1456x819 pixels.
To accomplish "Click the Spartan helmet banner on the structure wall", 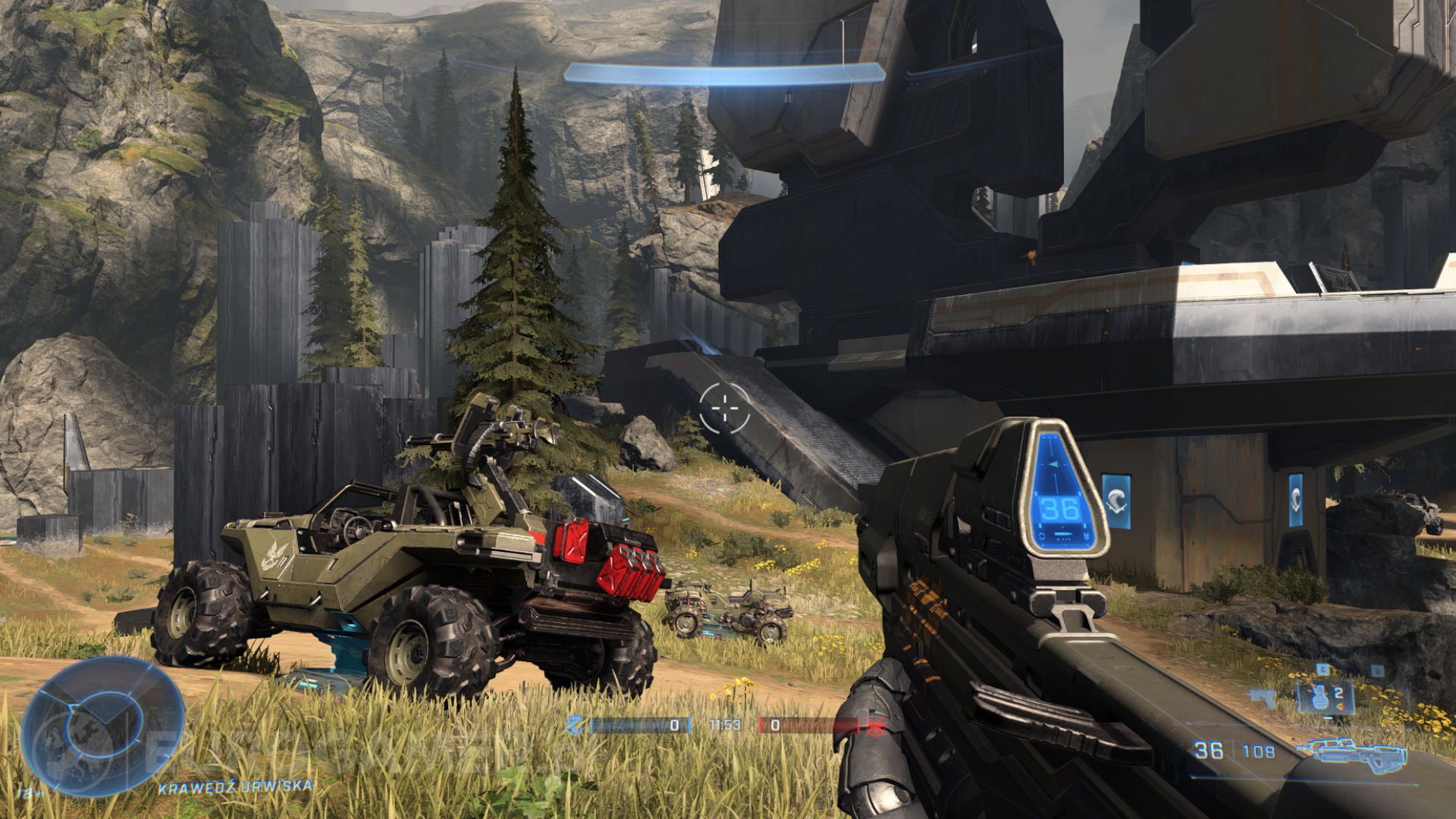I will point(1116,500).
